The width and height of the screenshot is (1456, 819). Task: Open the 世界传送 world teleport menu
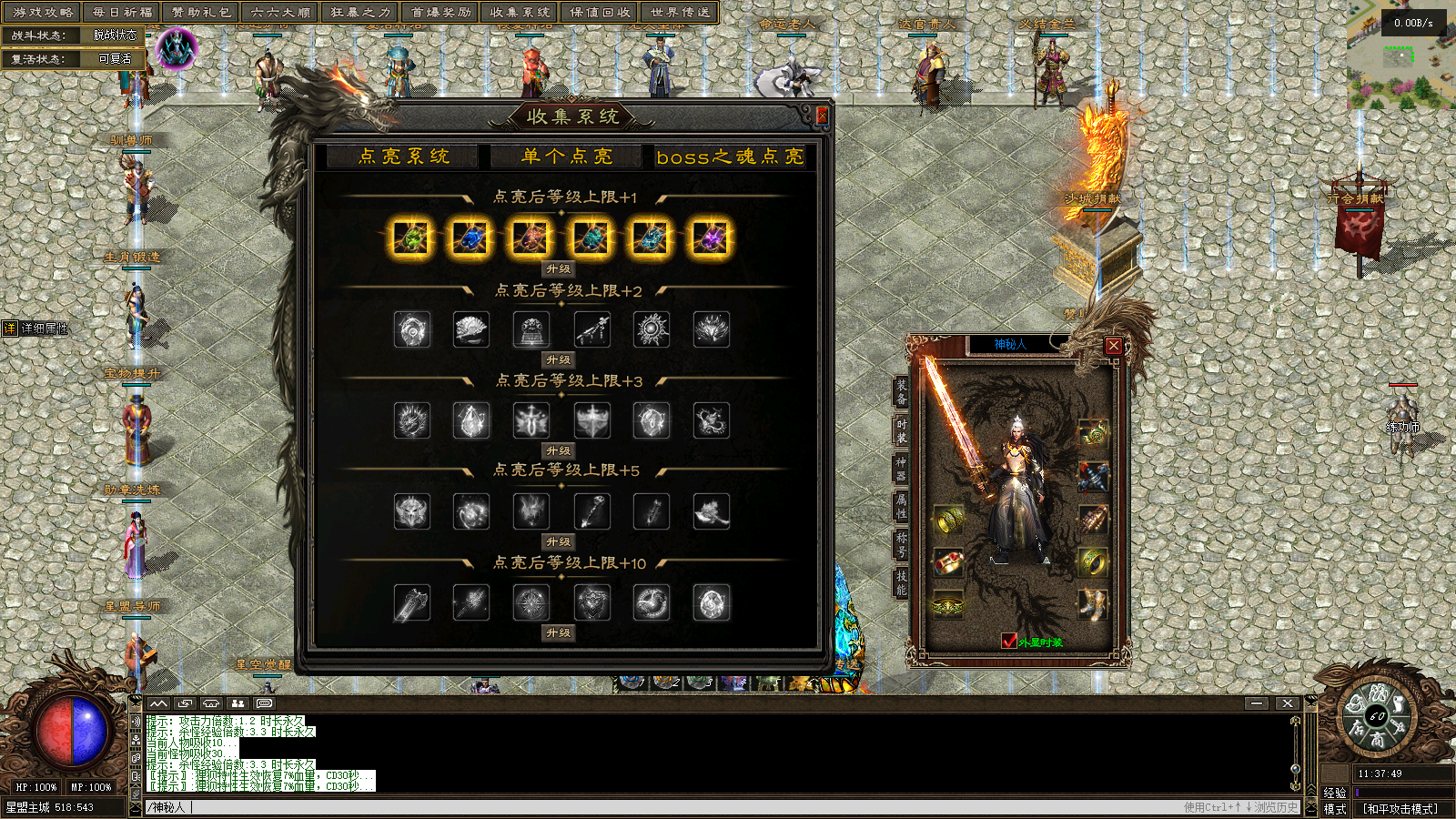pos(680,13)
